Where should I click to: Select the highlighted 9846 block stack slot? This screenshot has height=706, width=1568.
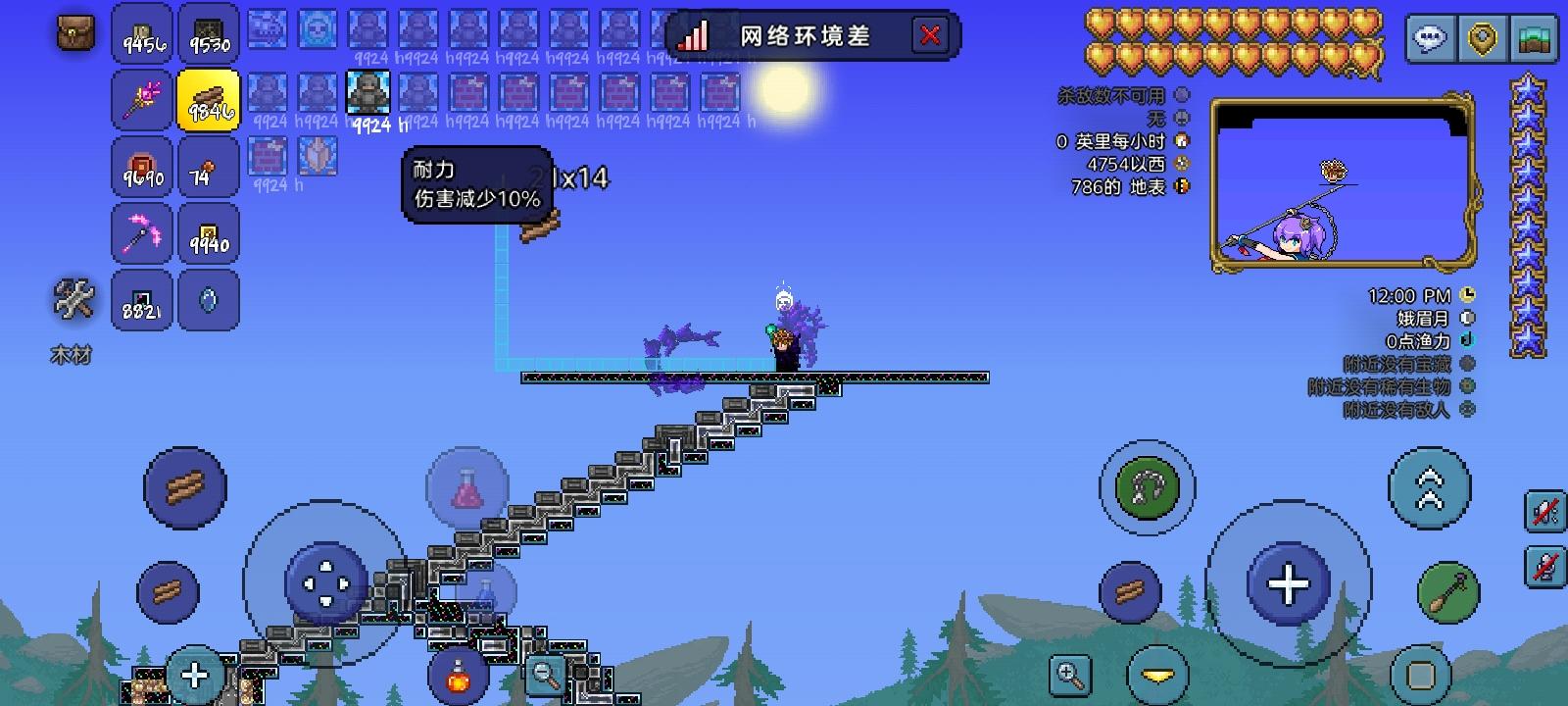pos(209,100)
